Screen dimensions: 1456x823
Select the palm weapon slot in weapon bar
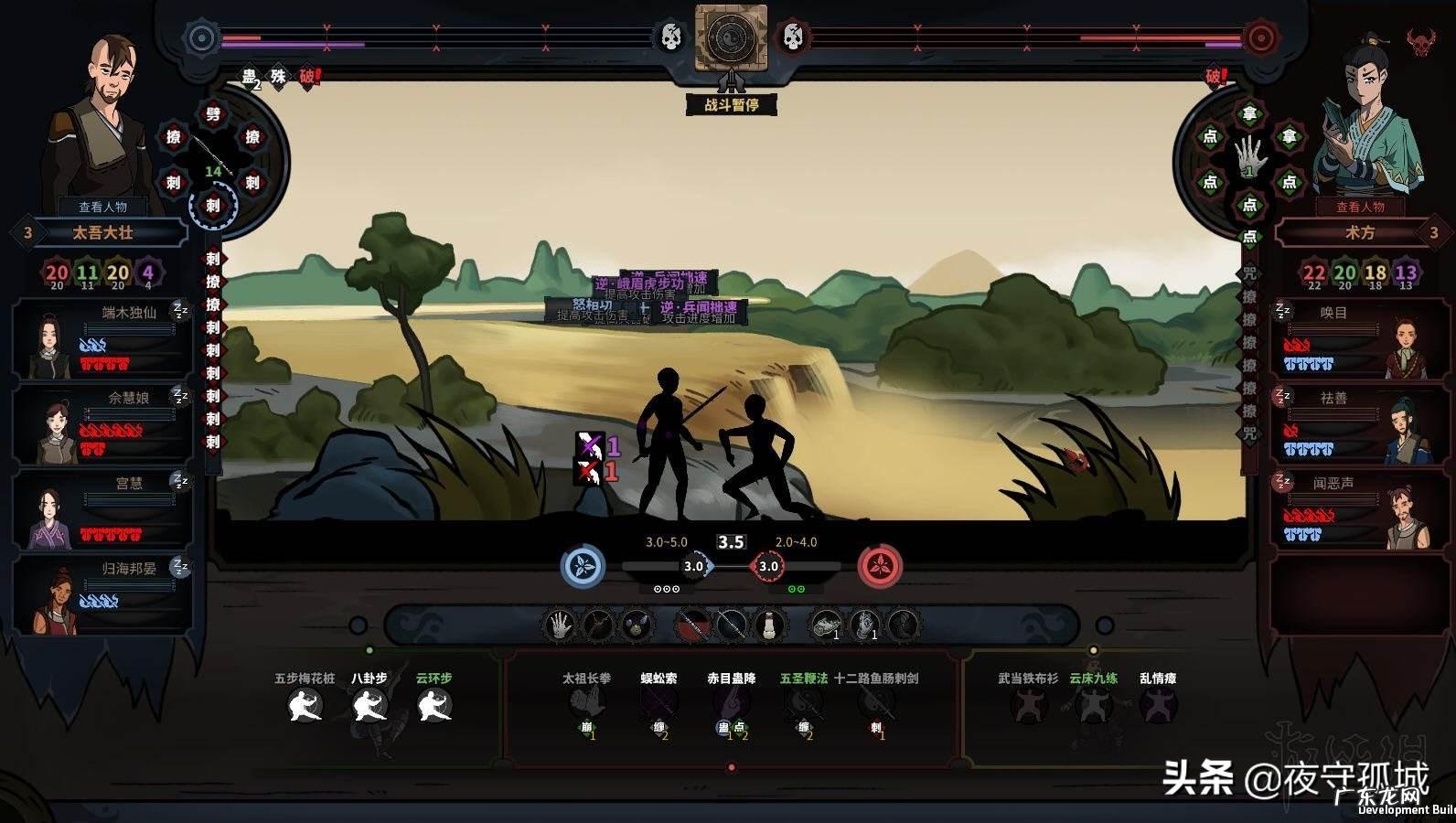click(x=559, y=626)
